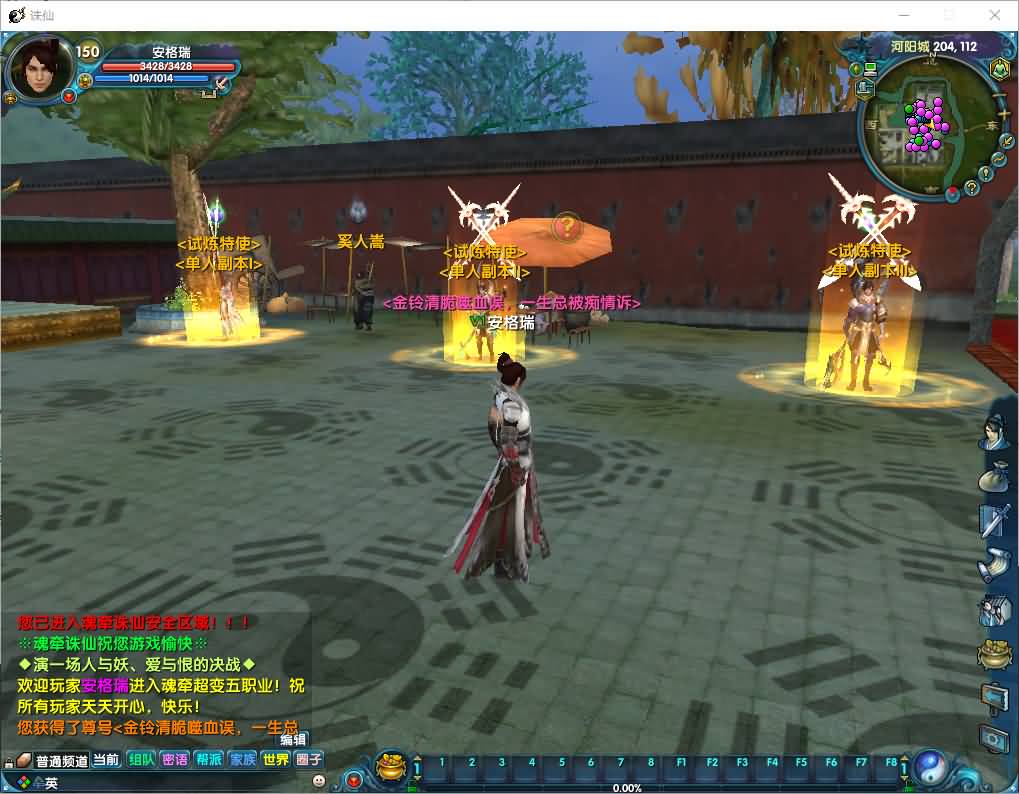Select the 家族 family chat tab
This screenshot has width=1019, height=794.
[242, 760]
